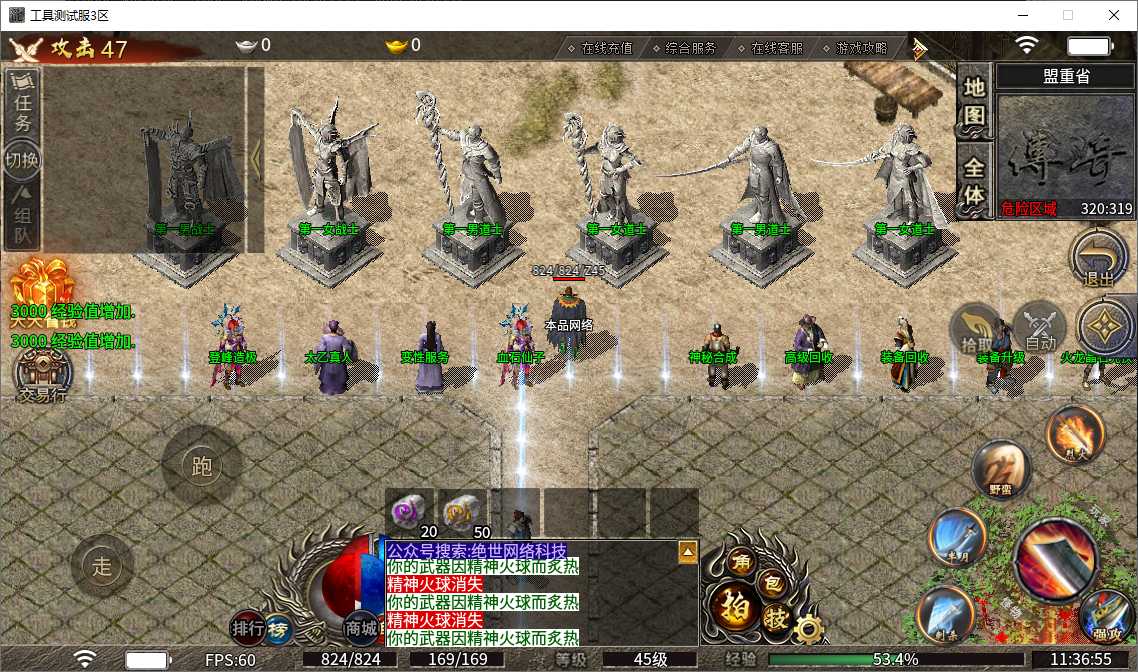Cast the 半月 half-moon skill
Screen dimensions: 1138x672
(957, 537)
